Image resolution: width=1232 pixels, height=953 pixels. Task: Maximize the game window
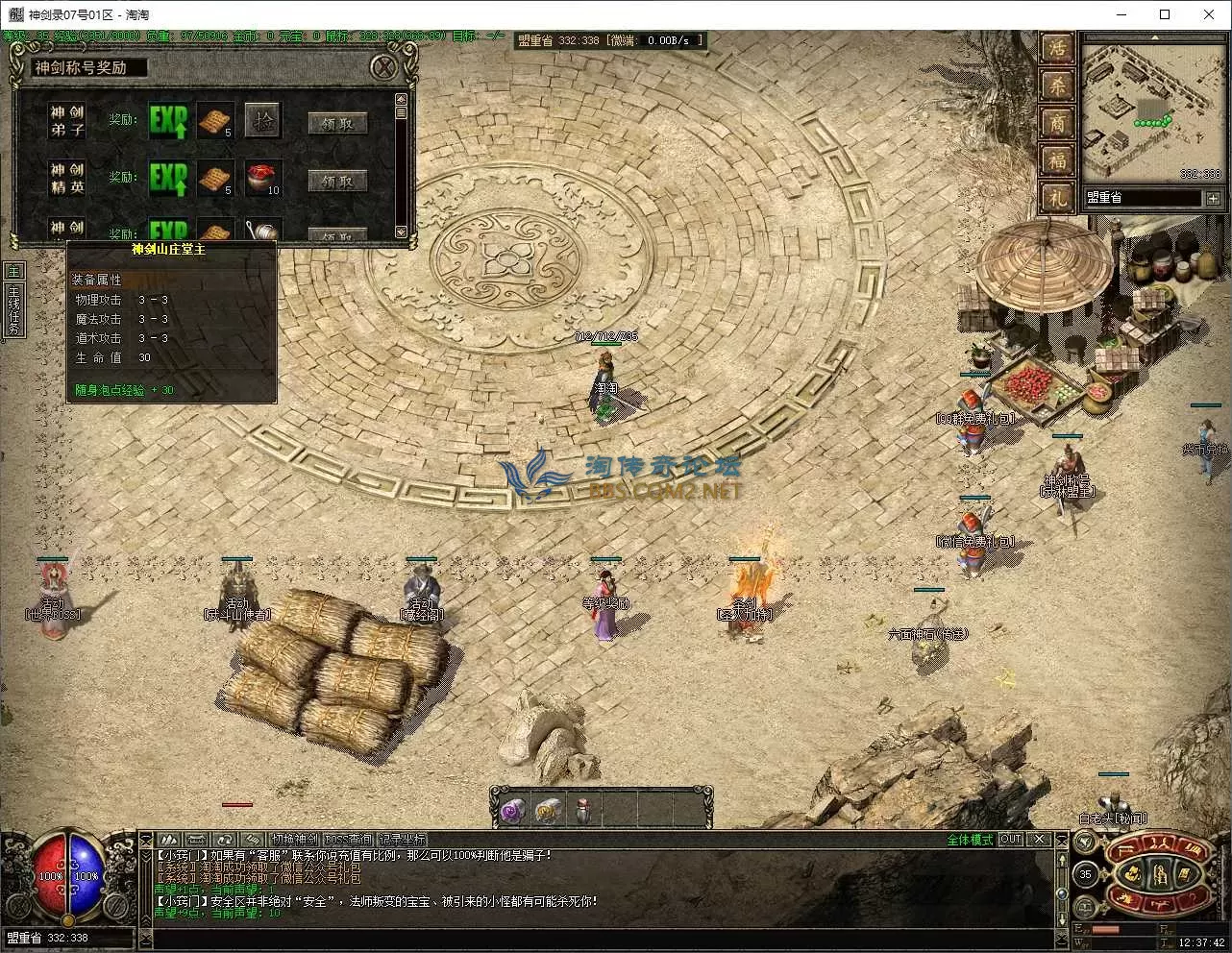pos(1165,14)
